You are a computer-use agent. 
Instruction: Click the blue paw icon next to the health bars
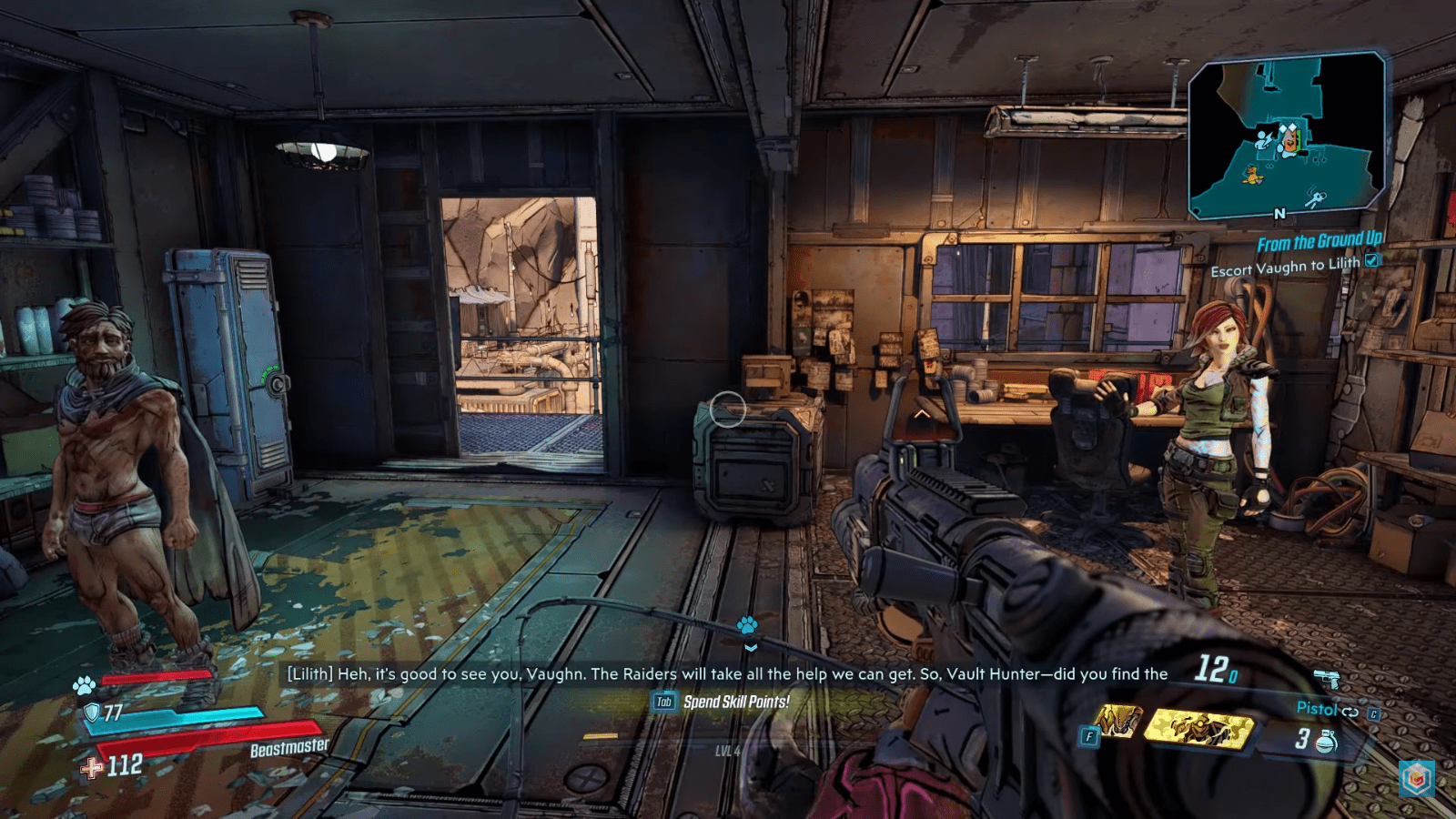click(x=85, y=685)
